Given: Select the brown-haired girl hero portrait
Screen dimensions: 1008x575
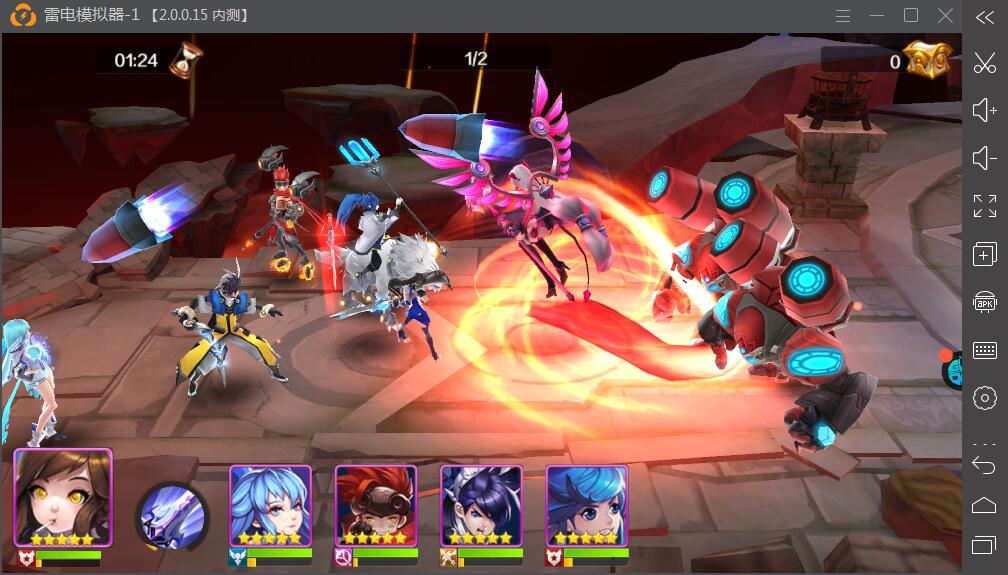Looking at the screenshot, I should (x=63, y=497).
